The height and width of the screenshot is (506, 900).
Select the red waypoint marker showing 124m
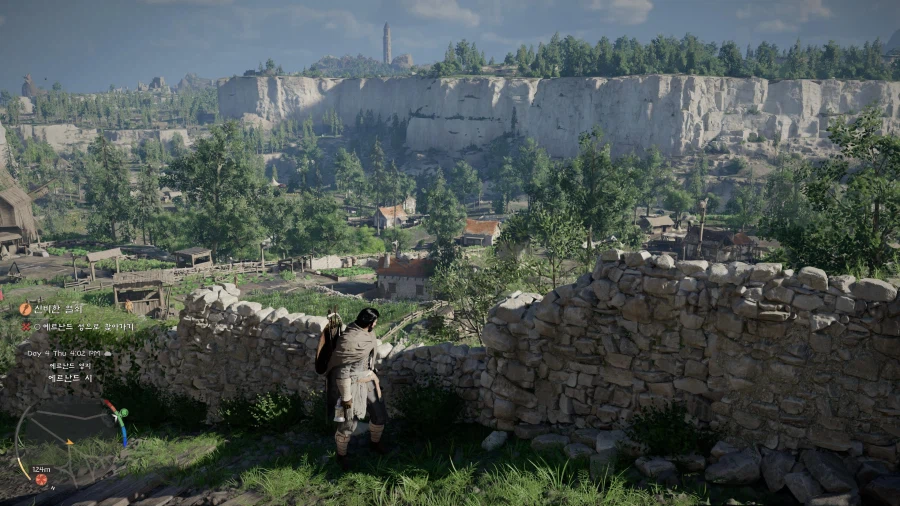click(41, 479)
